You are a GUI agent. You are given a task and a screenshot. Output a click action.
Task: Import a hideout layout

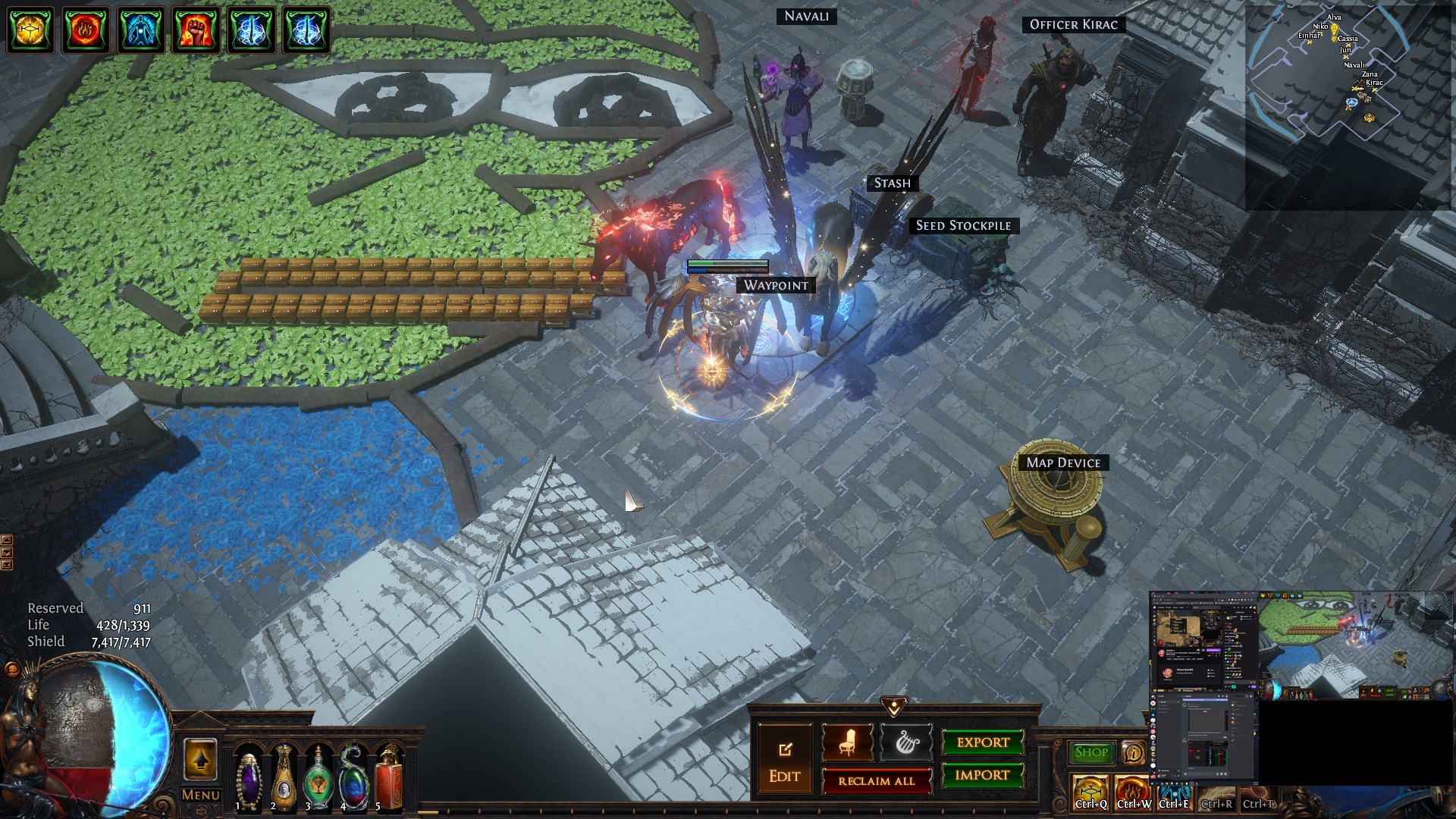982,775
